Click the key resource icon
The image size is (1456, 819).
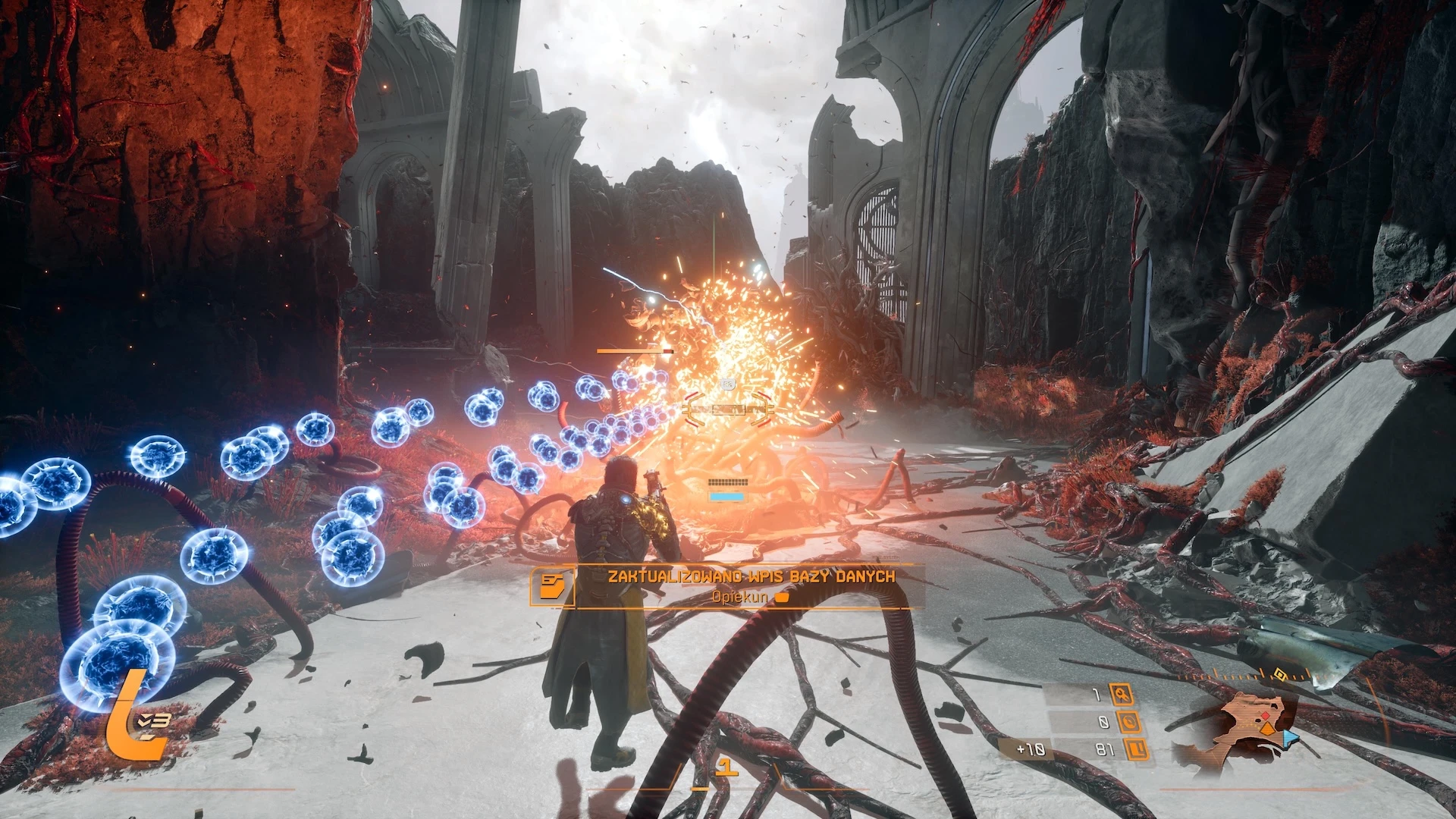coord(1121,694)
